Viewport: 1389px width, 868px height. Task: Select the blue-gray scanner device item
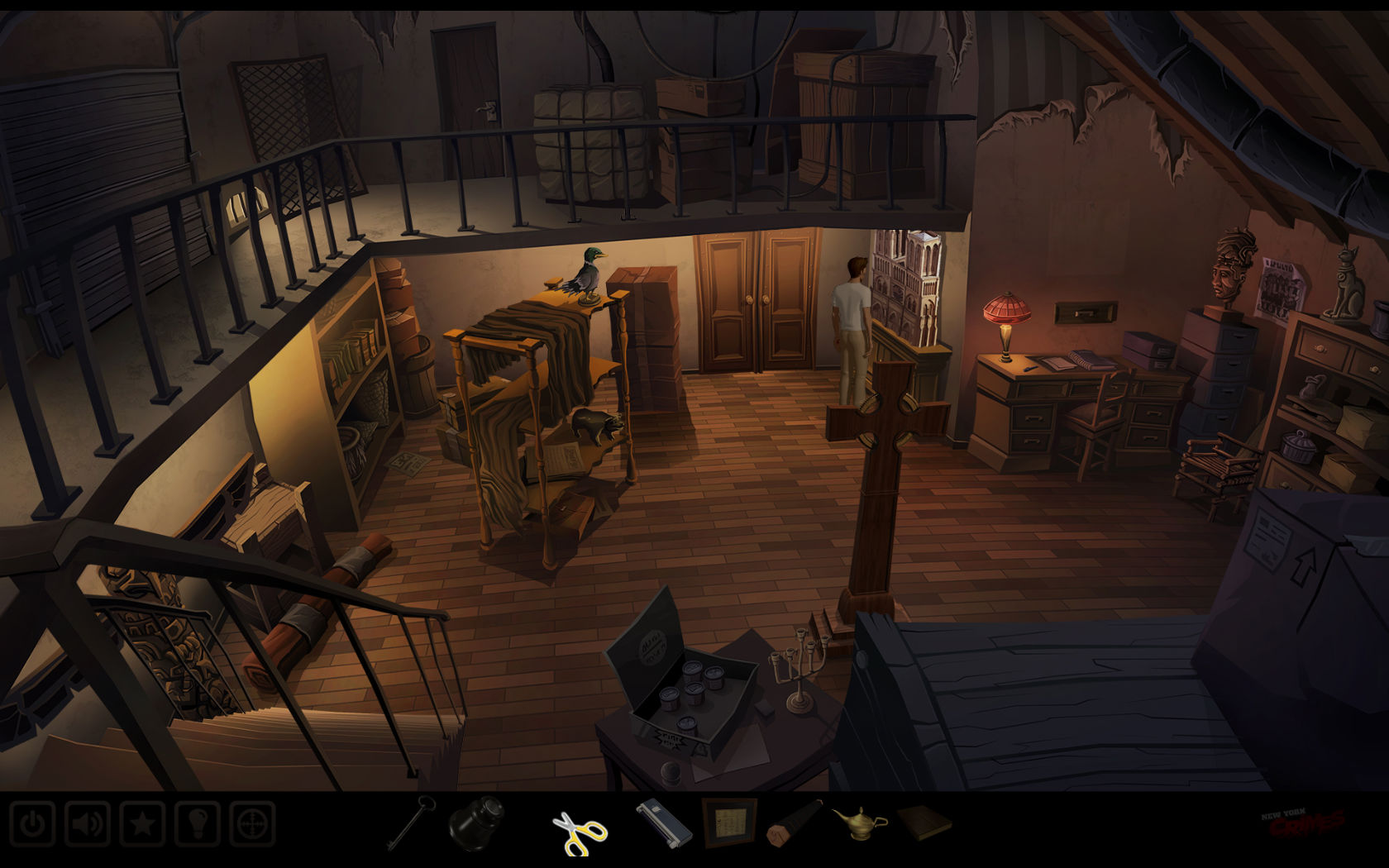pos(663,823)
